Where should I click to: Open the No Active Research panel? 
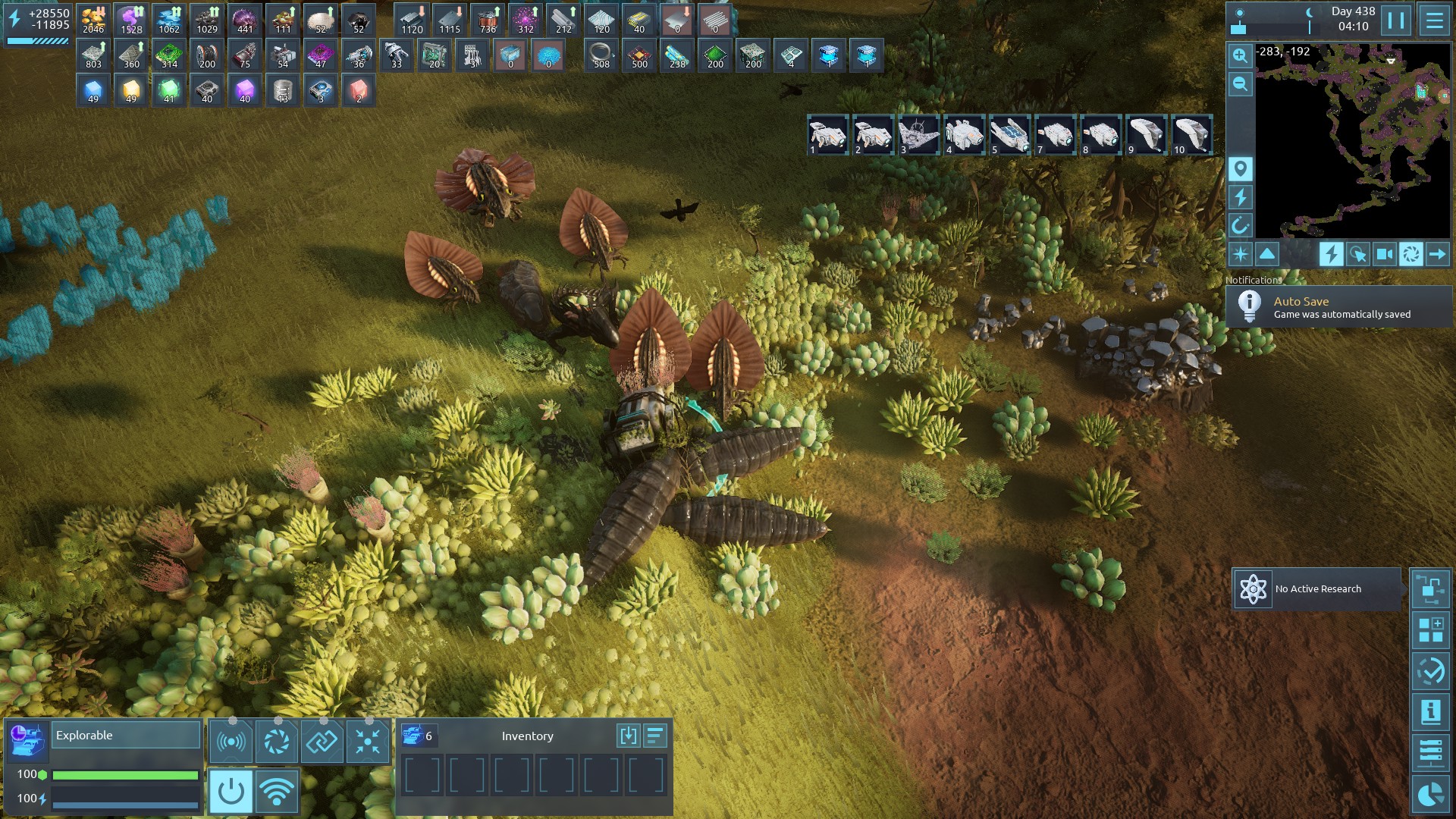[x=1316, y=589]
